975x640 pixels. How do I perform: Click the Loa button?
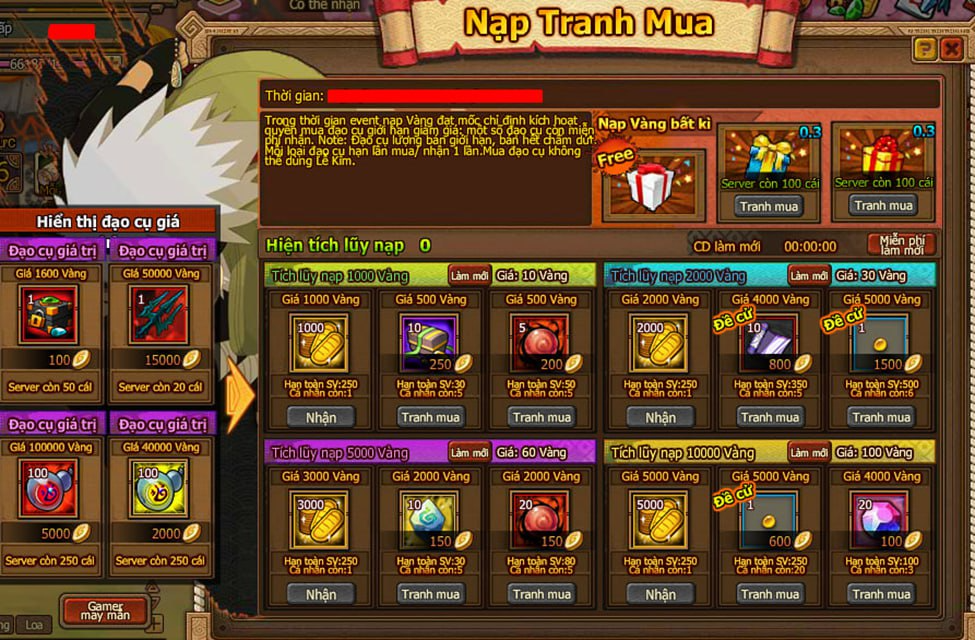pos(33,625)
